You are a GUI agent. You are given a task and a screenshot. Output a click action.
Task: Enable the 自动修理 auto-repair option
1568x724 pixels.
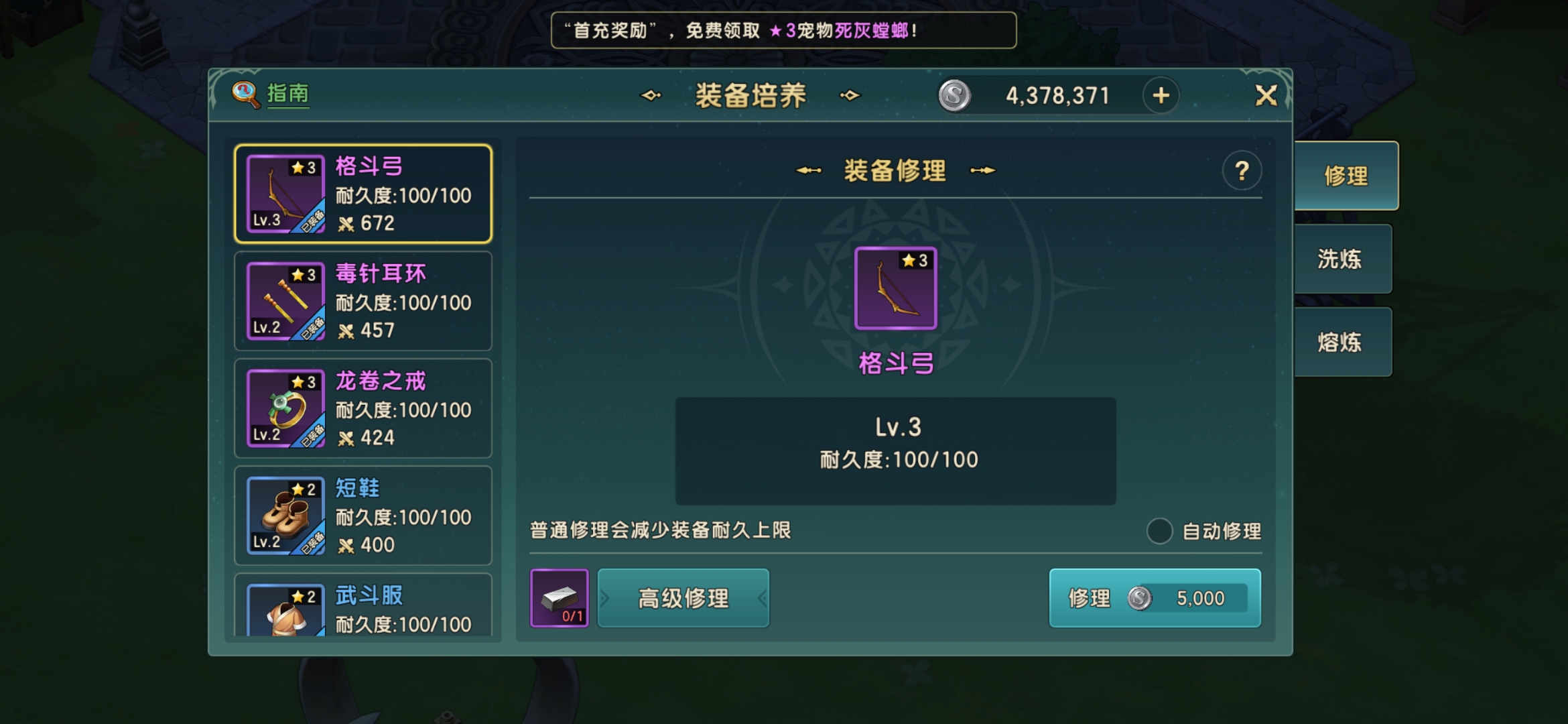(x=1161, y=530)
